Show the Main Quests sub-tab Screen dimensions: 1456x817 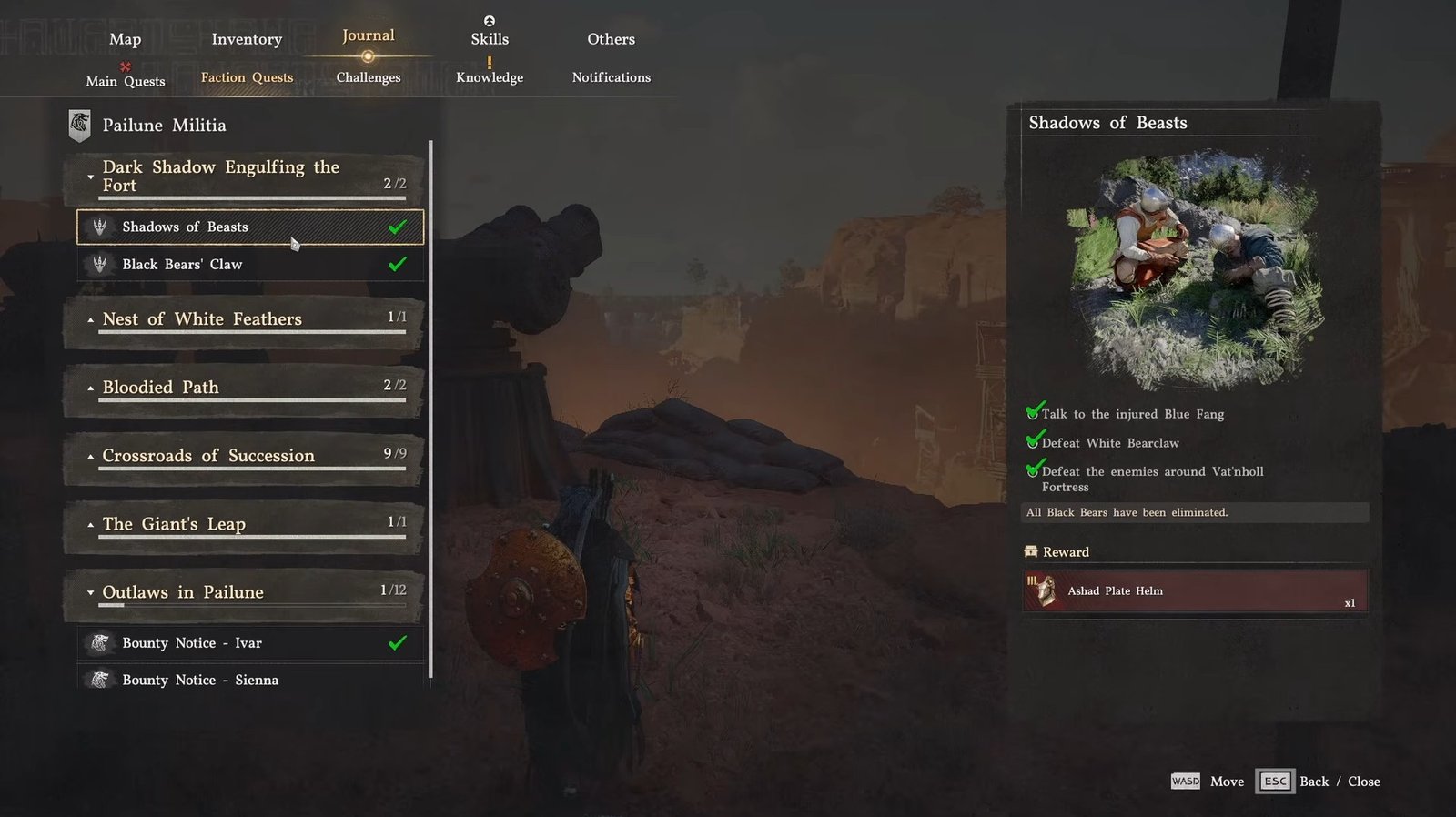126,81
